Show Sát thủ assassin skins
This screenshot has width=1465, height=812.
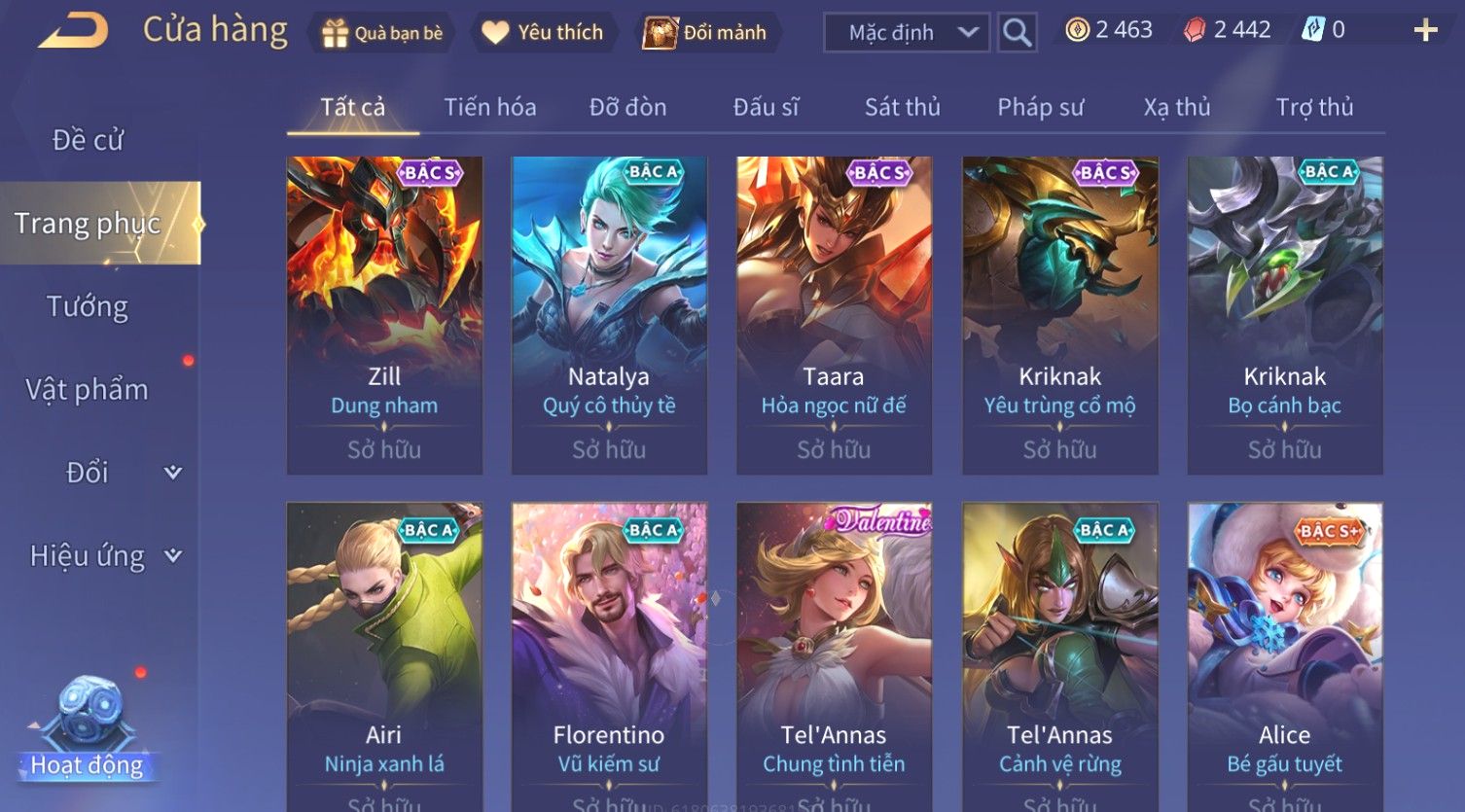(902, 107)
